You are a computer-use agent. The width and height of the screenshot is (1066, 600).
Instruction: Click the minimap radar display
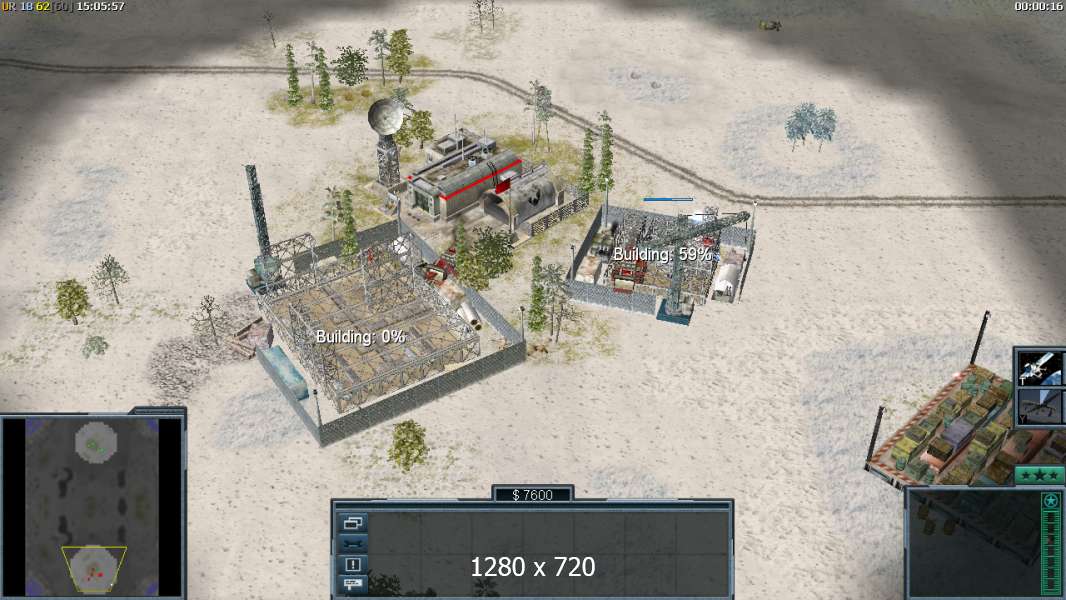92,507
